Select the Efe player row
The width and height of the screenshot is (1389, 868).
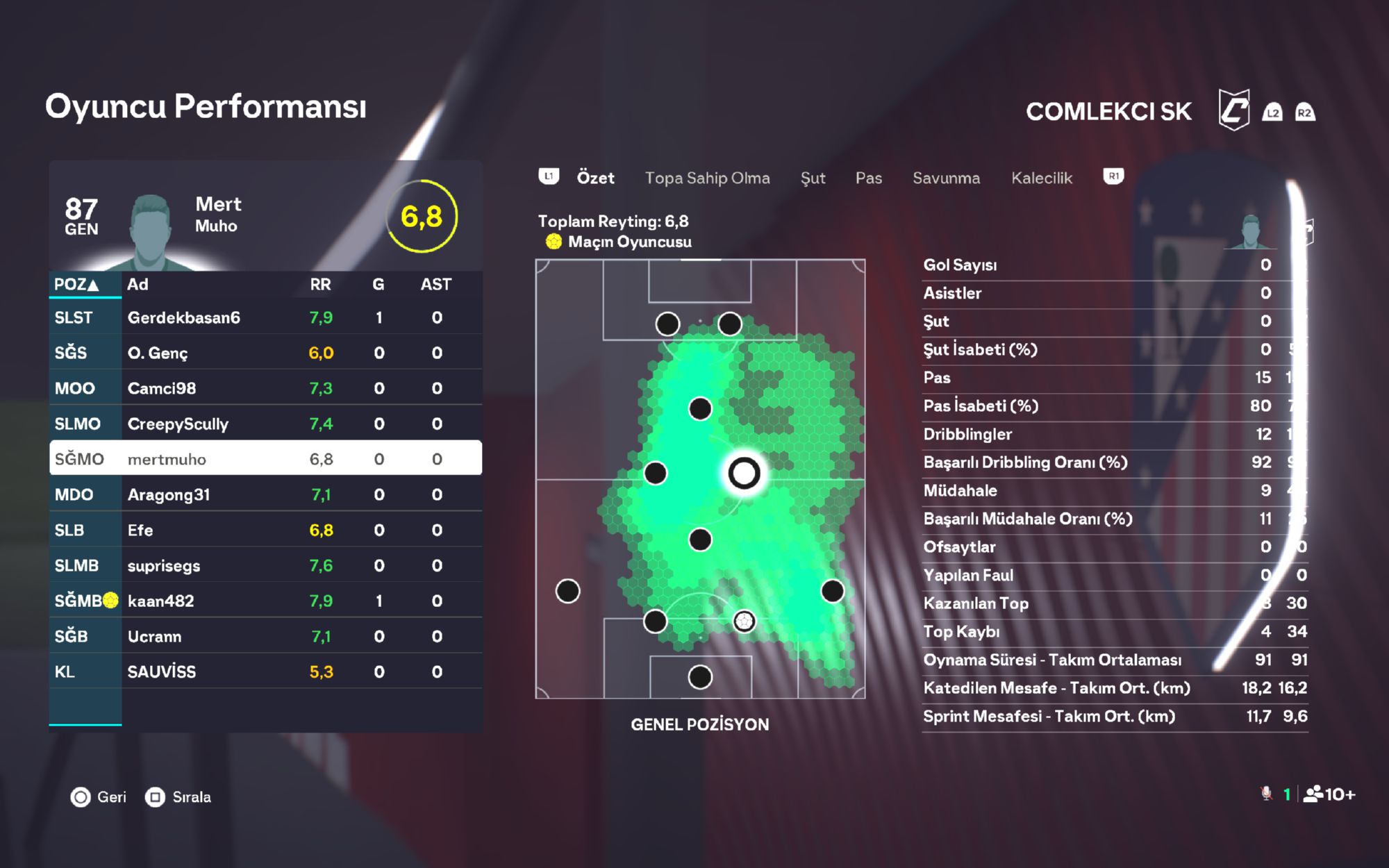click(x=265, y=530)
